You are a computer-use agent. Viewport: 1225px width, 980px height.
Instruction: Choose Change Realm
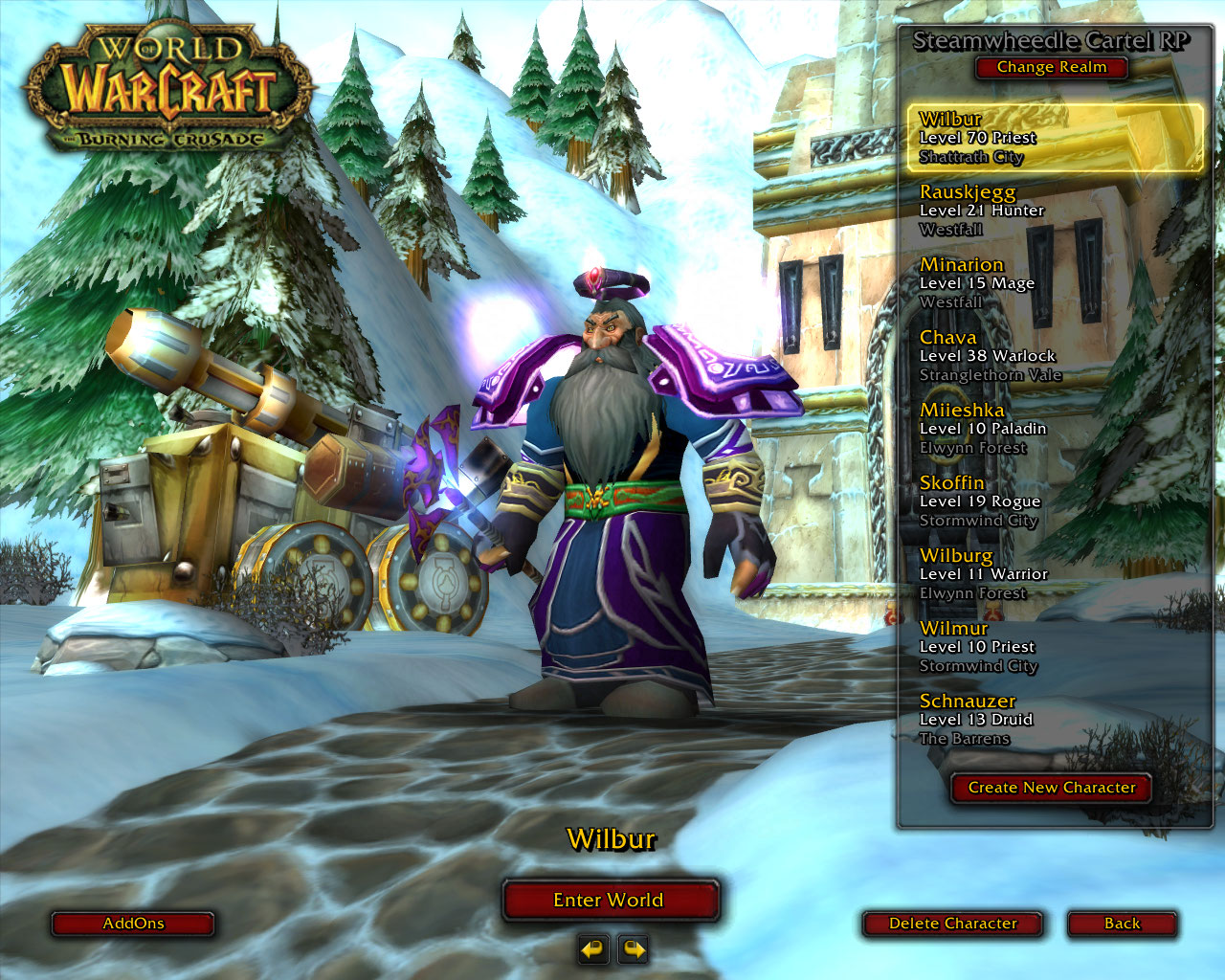(1051, 67)
